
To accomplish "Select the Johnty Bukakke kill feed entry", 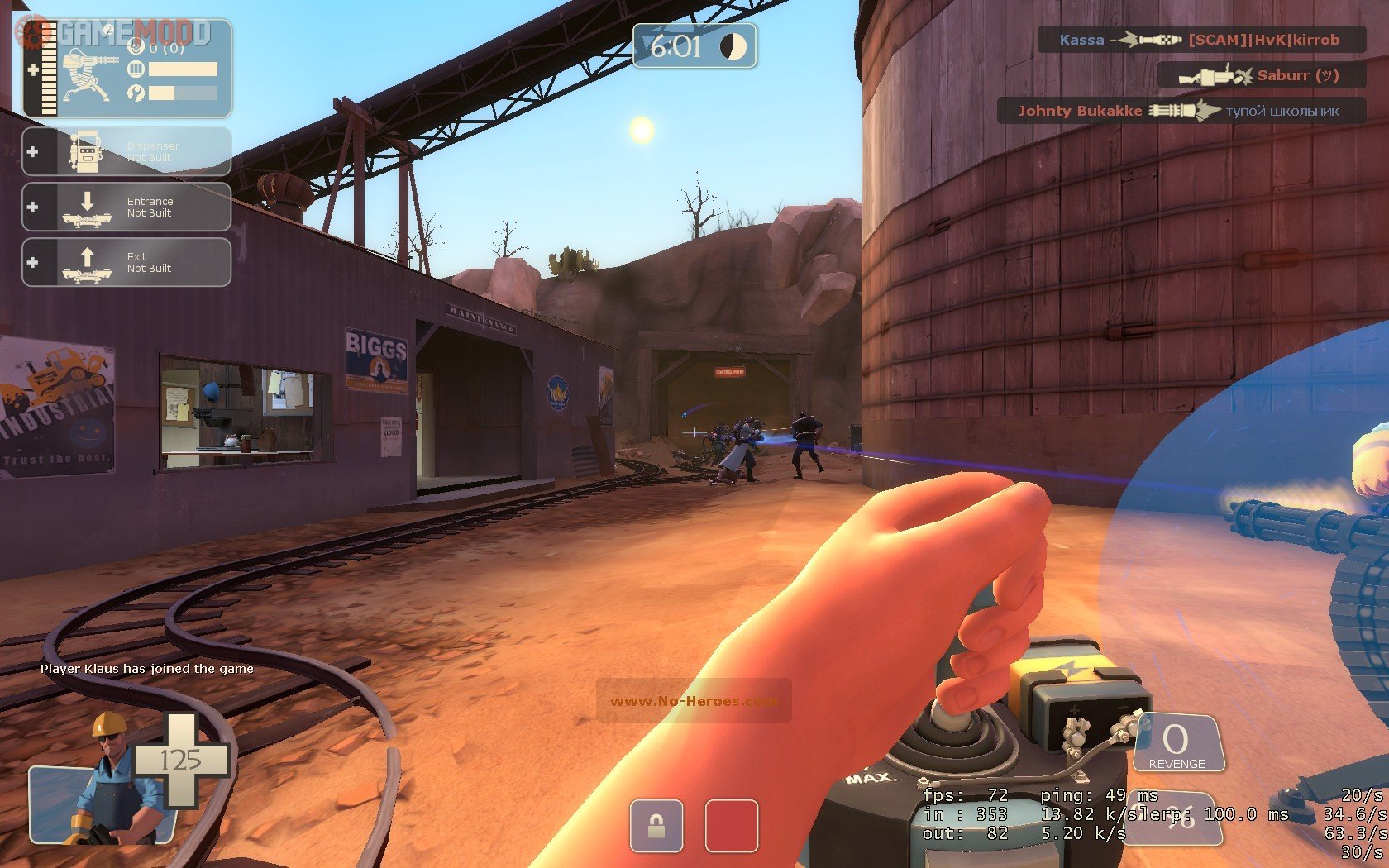I will (x=1180, y=111).
